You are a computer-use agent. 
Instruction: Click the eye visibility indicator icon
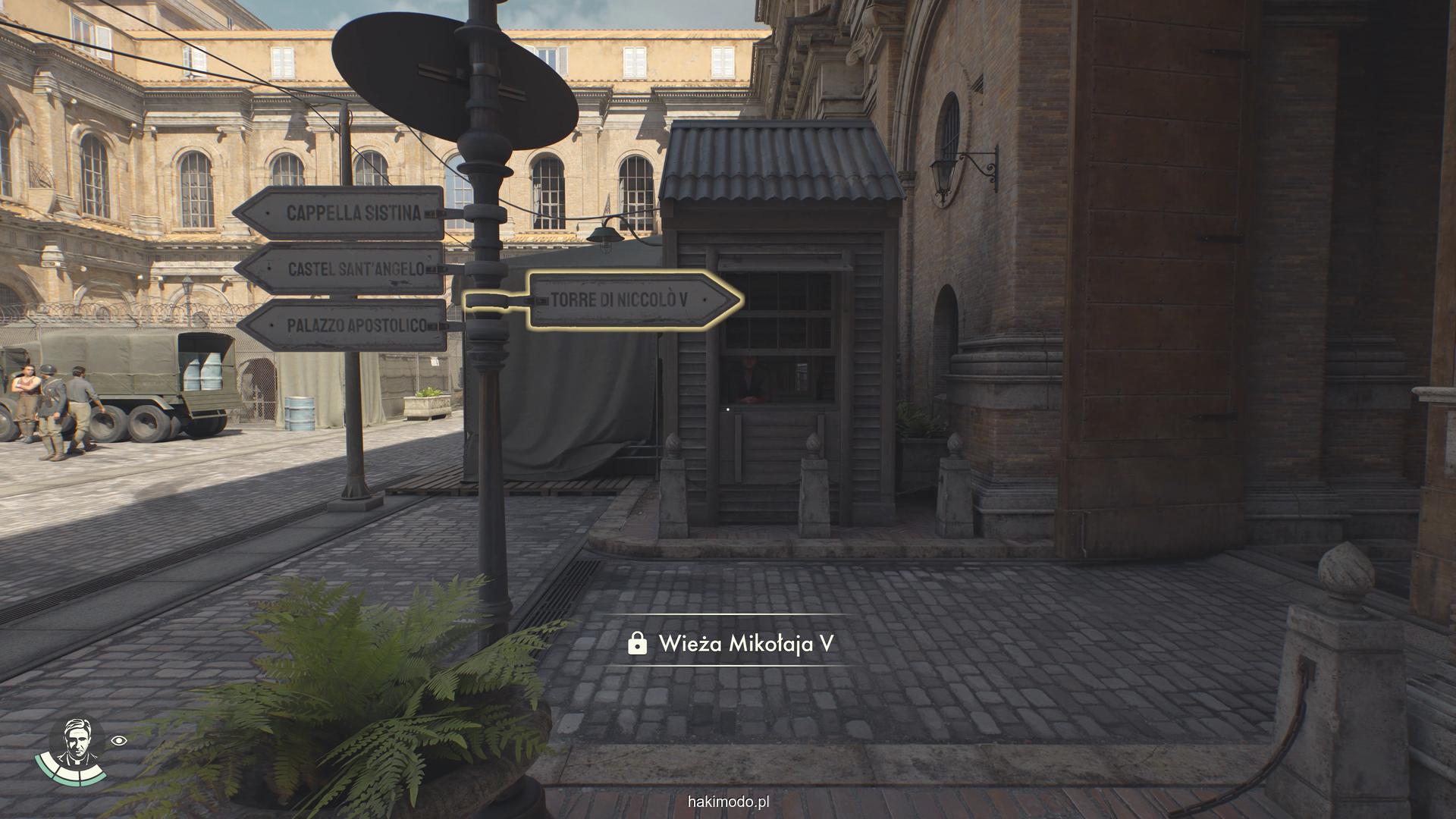[x=119, y=741]
